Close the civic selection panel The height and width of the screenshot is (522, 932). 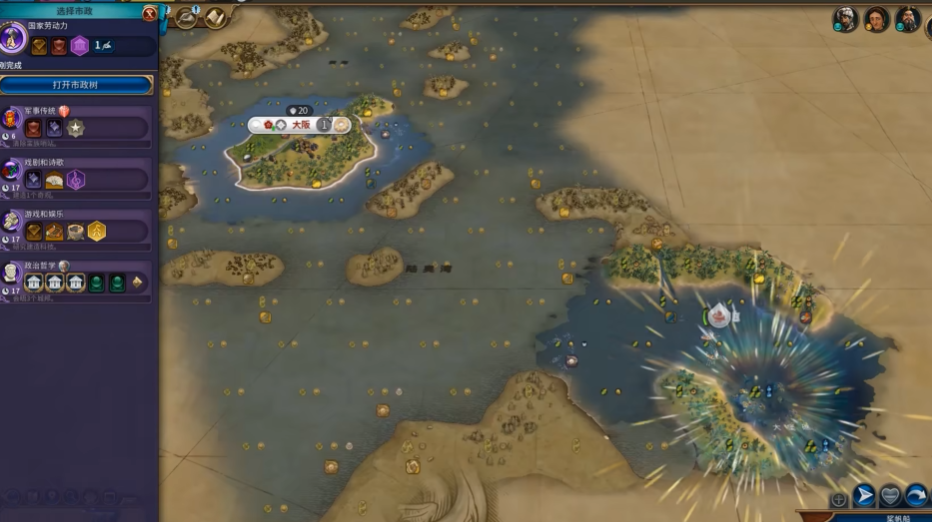point(150,13)
